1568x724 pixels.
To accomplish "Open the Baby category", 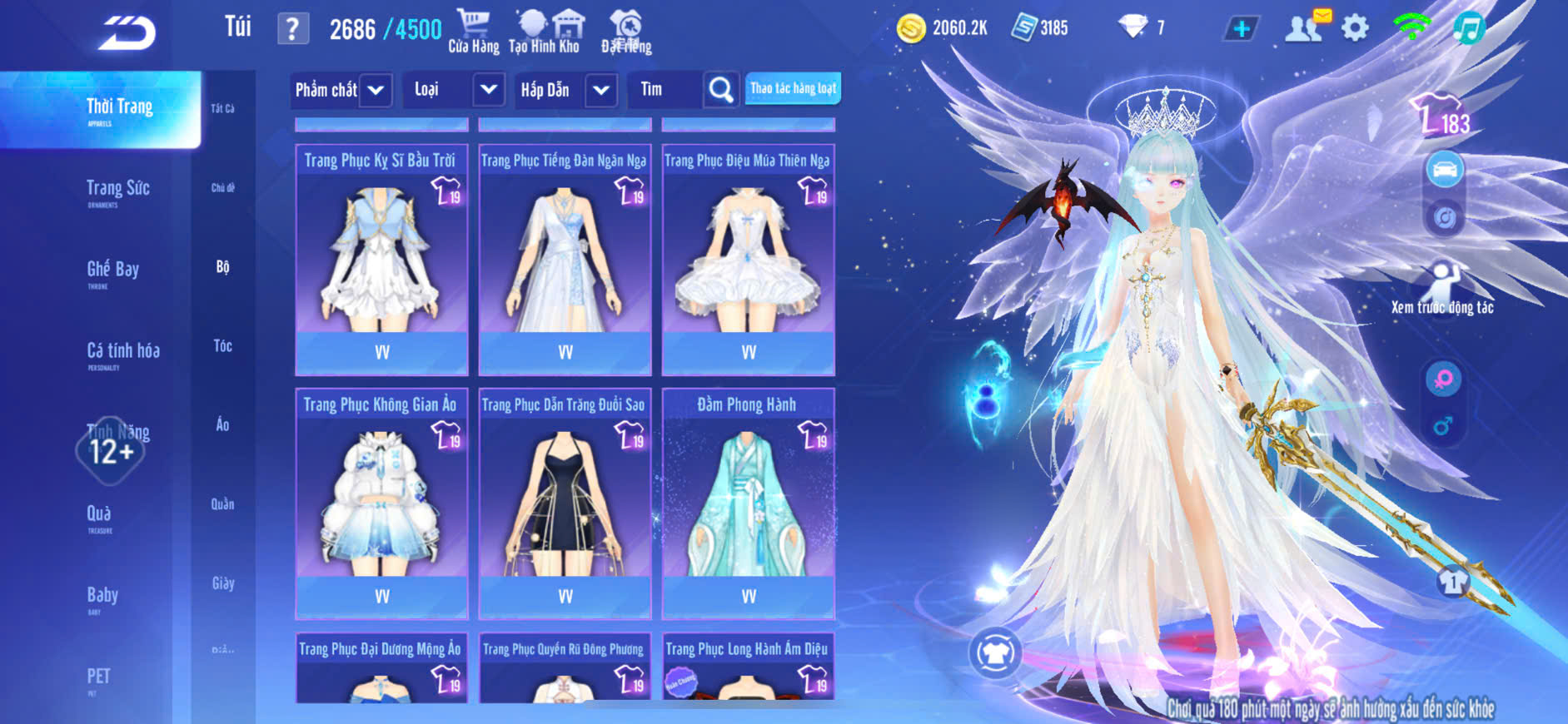I will coord(102,597).
